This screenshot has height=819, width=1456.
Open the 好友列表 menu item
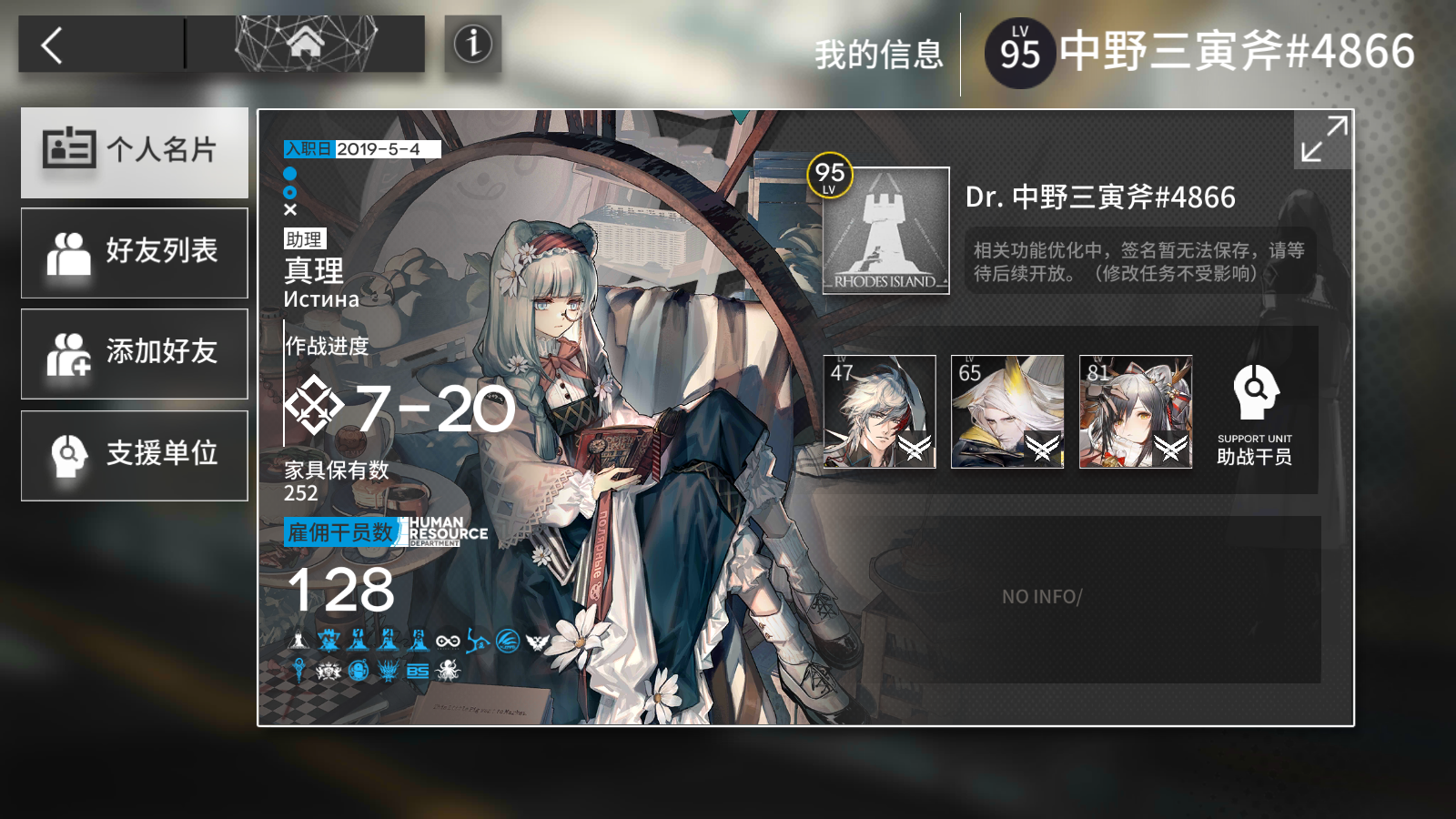134,253
